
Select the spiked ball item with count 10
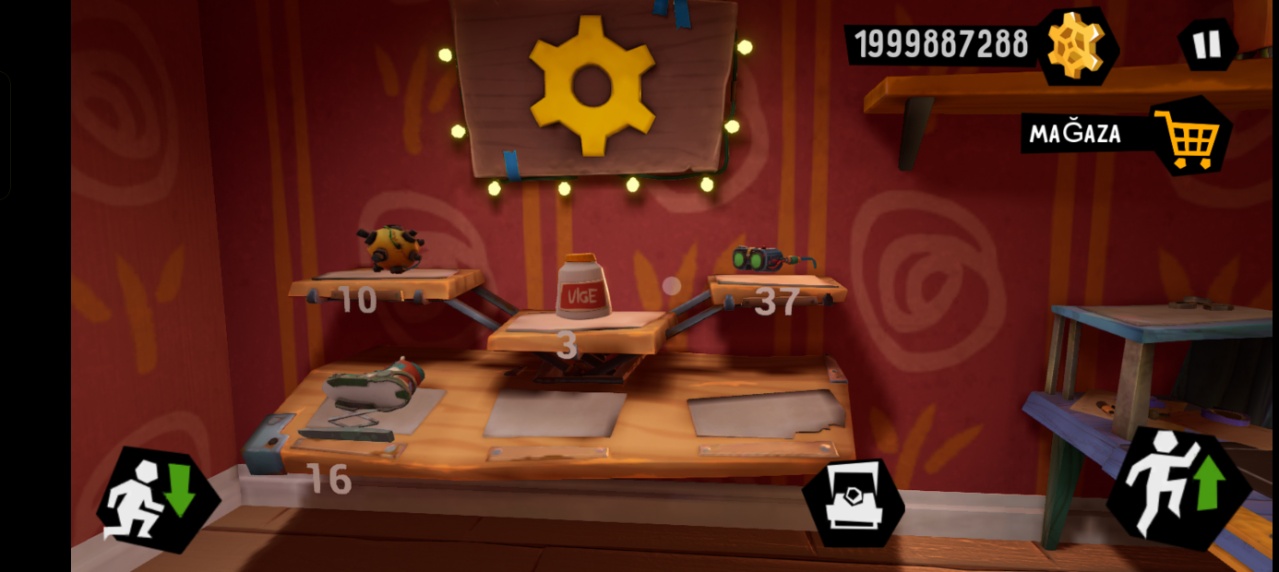tap(390, 249)
